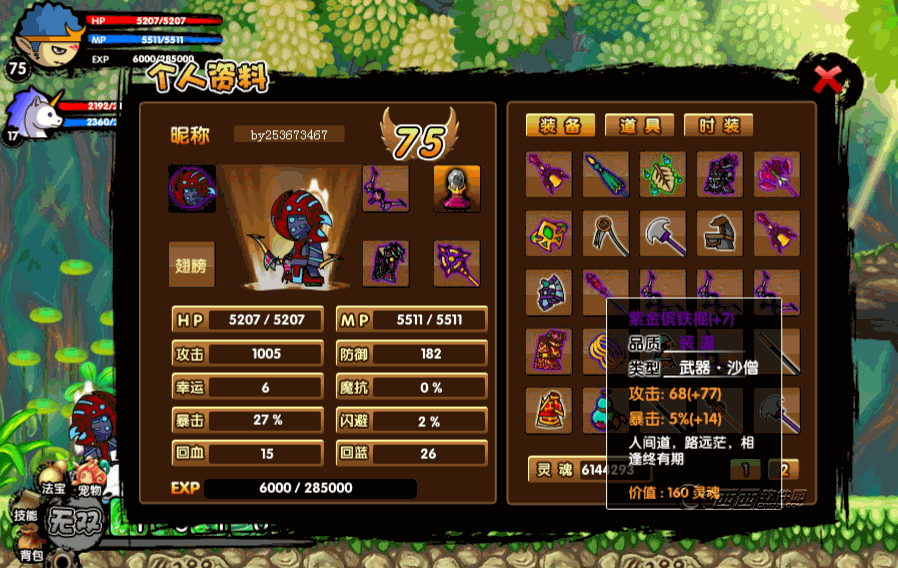Open the 法宝 treasure menu
898x568 pixels.
(x=53, y=489)
